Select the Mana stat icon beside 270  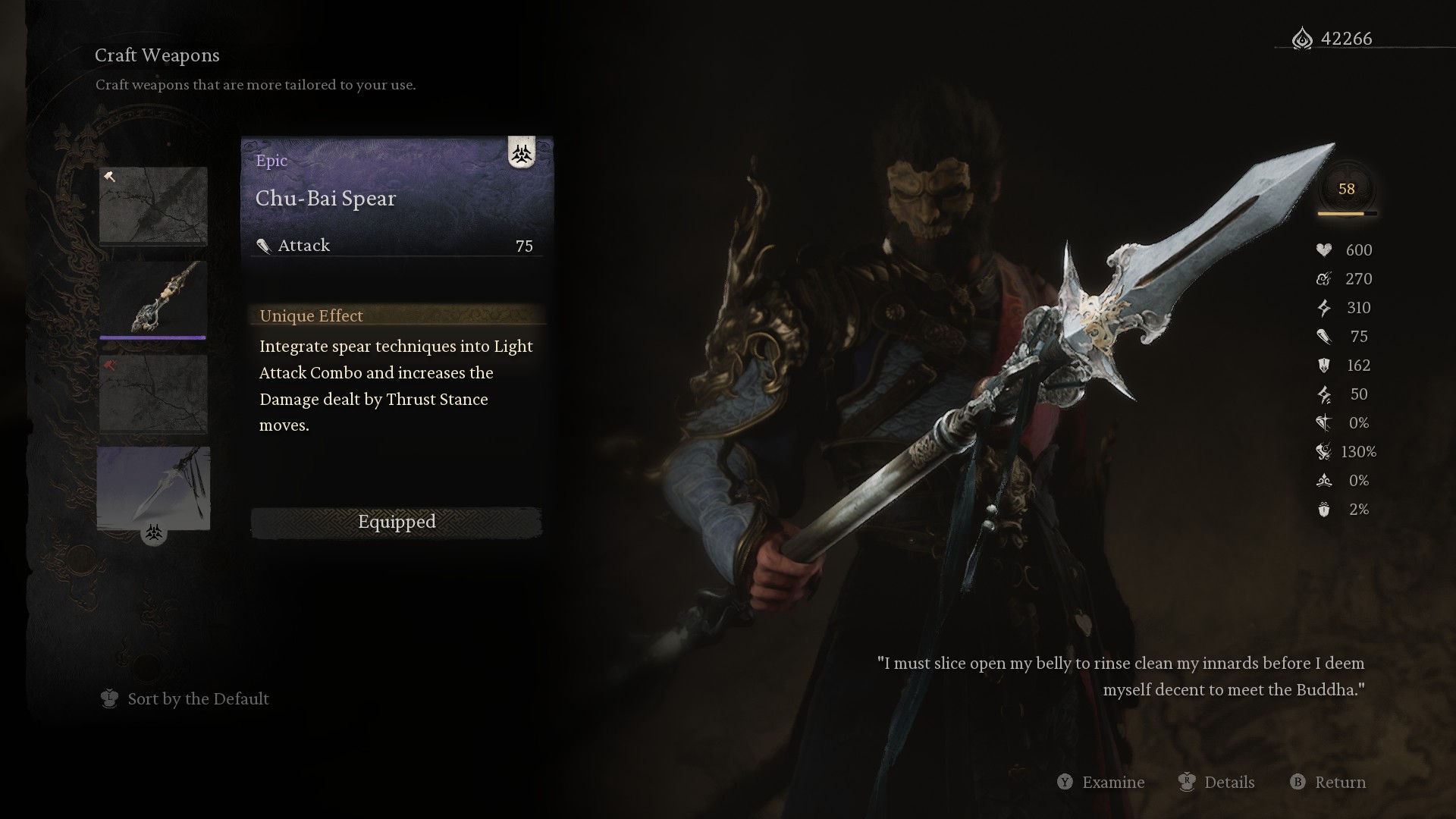click(1324, 278)
